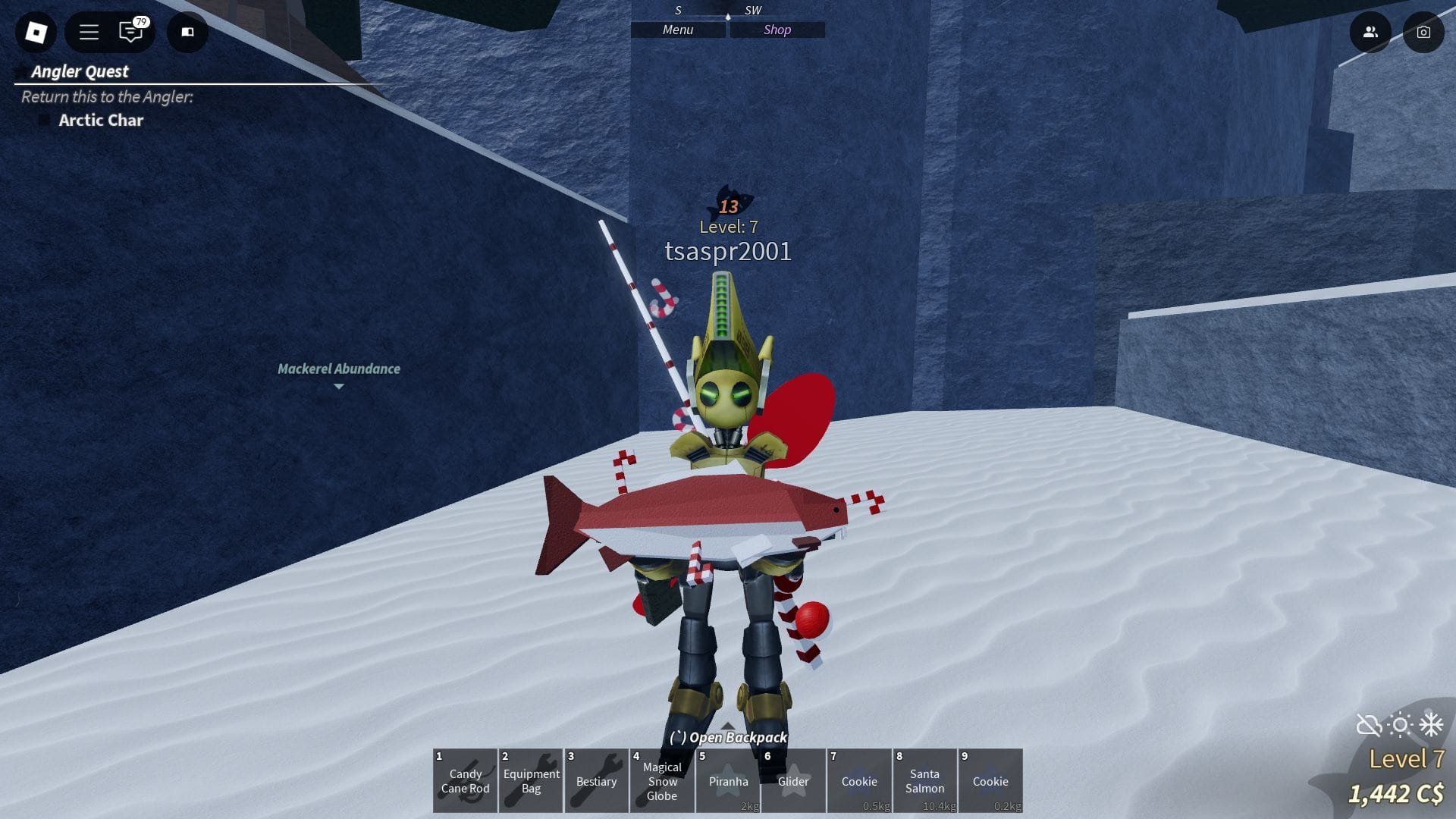Open the Roblox home icon
The width and height of the screenshot is (1456, 819).
(x=36, y=33)
